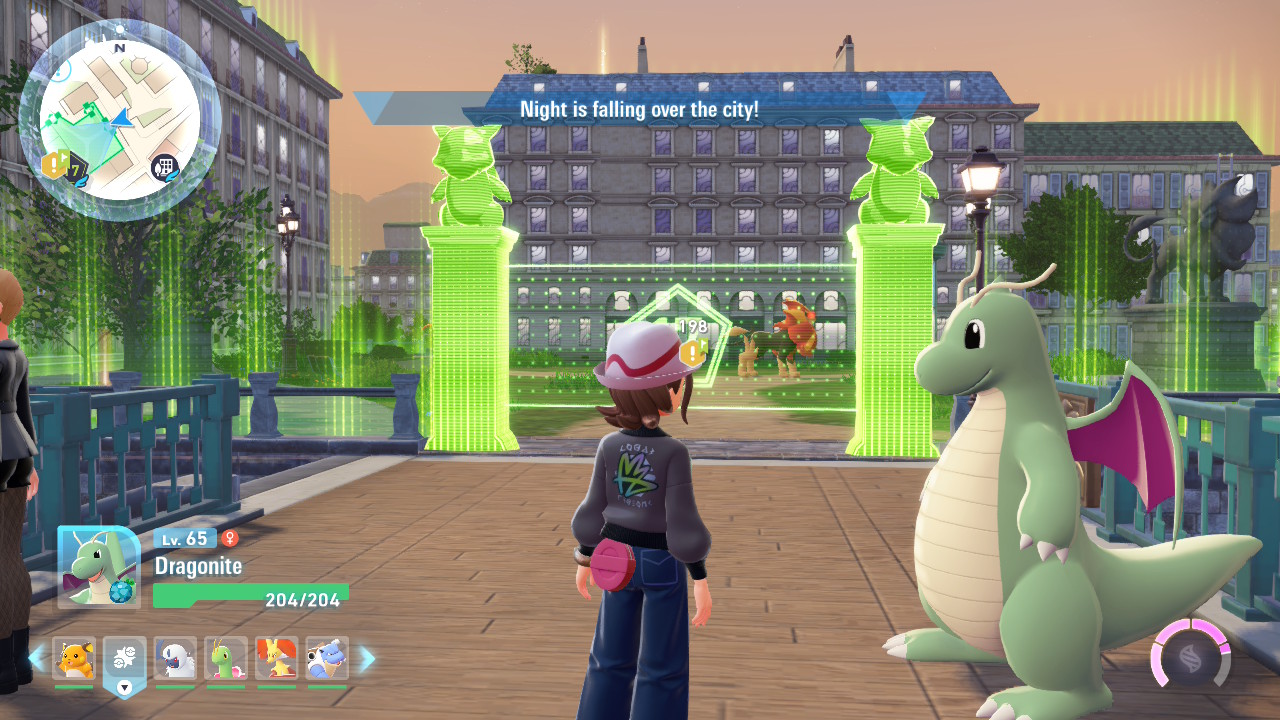
Task: Select the orange exclamation flag minimap marker
Action: click(54, 165)
